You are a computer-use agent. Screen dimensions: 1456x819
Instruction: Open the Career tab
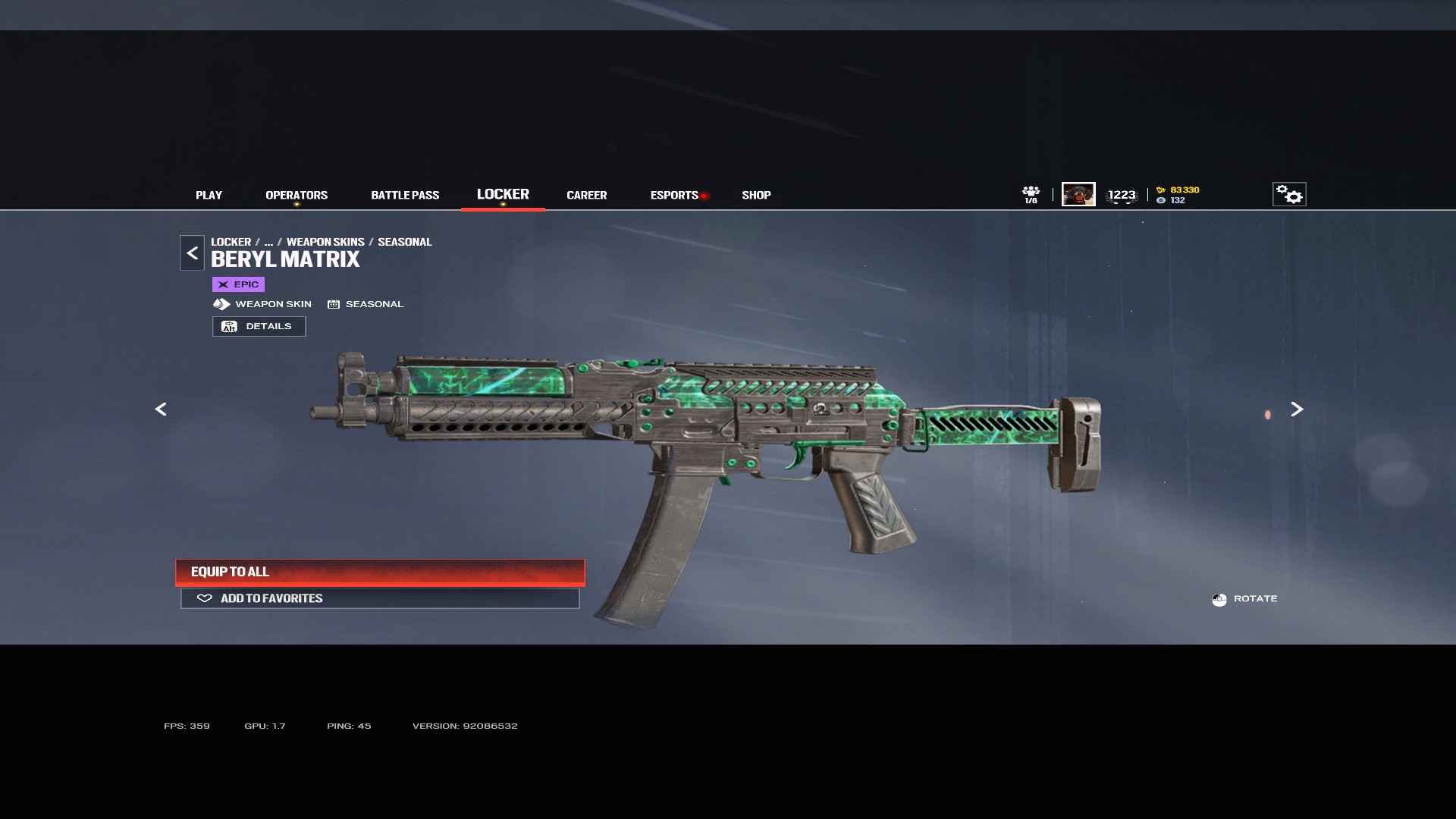coord(586,196)
